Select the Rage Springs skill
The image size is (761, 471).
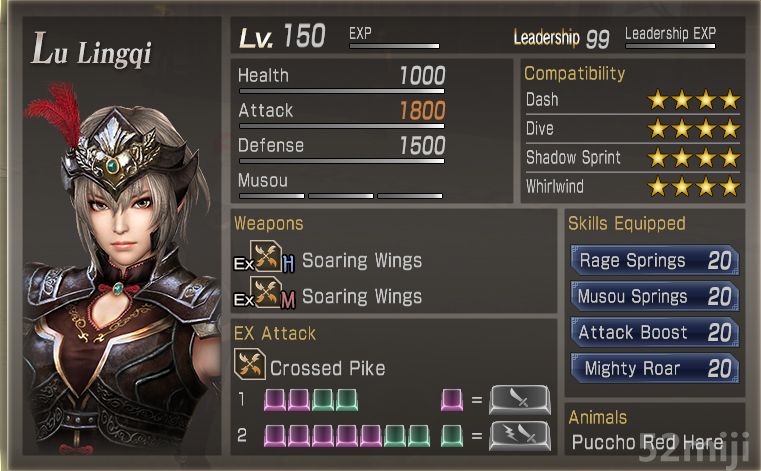[654, 261]
